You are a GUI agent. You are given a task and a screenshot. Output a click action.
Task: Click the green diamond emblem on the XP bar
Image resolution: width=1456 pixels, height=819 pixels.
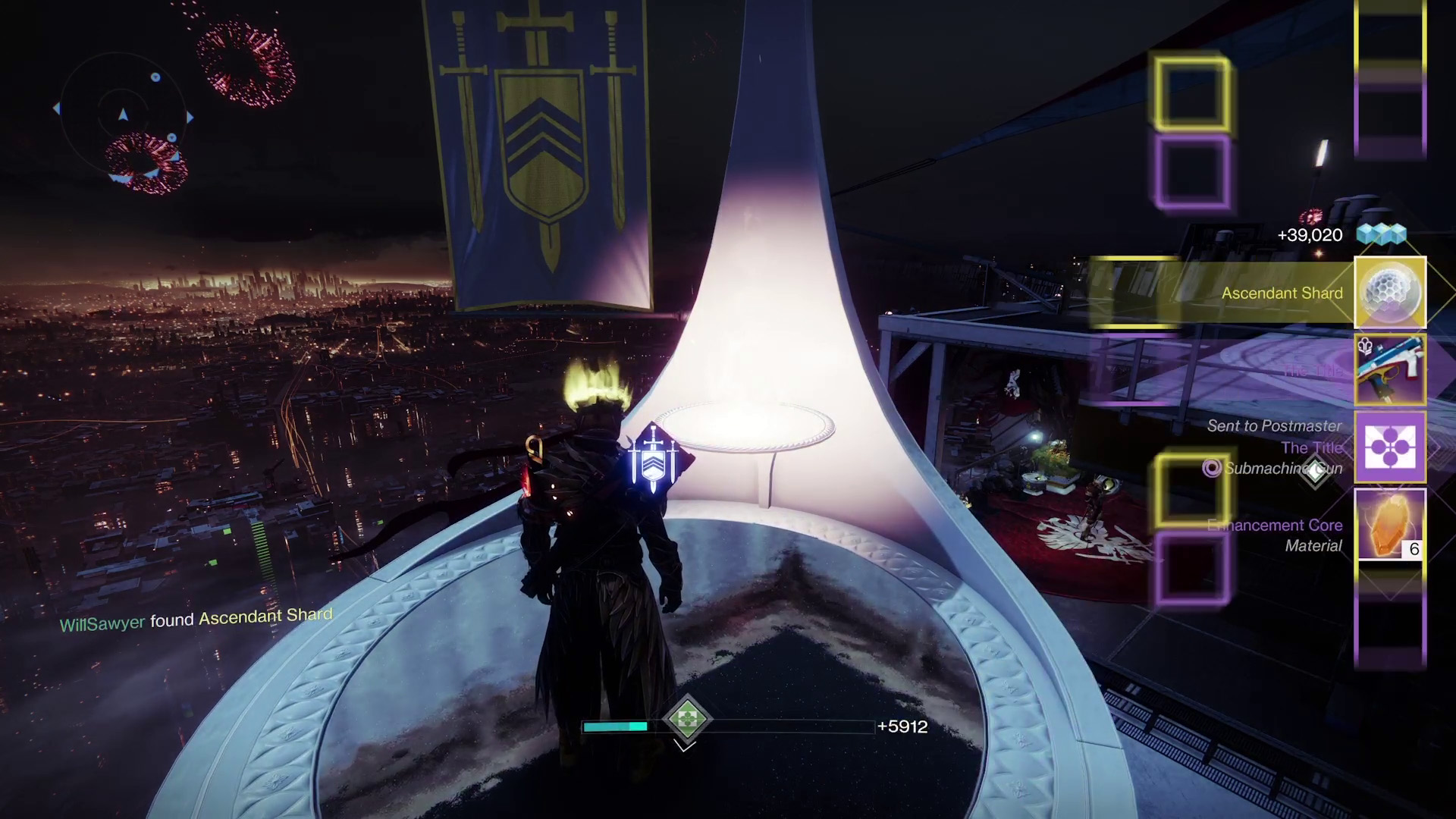(x=686, y=718)
